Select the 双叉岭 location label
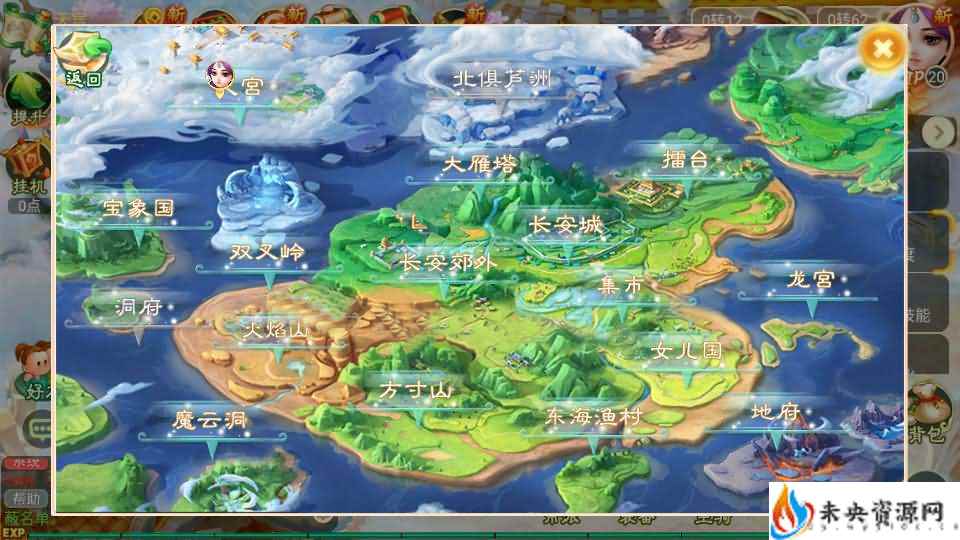 point(267,251)
